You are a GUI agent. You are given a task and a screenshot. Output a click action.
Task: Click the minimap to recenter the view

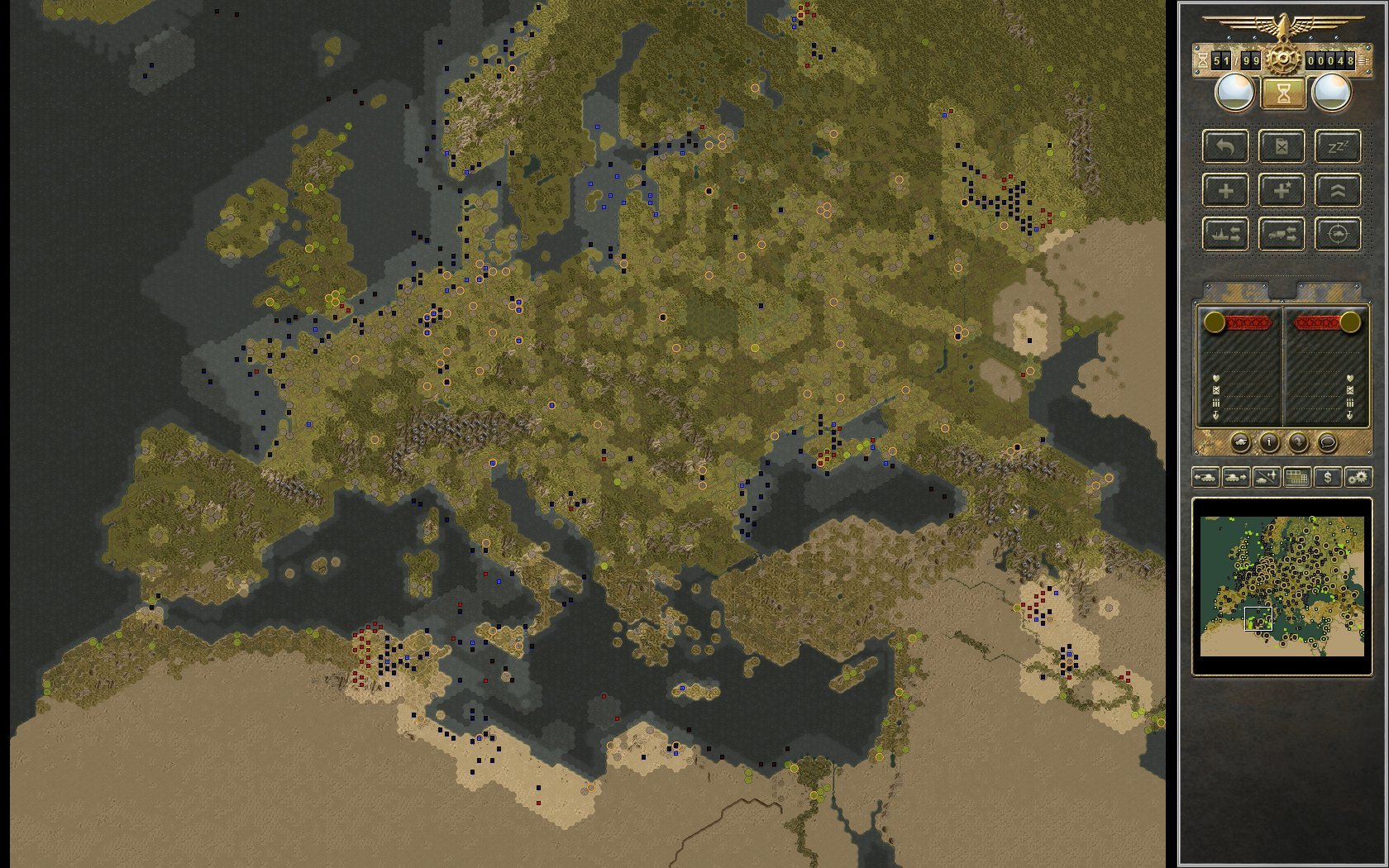(x=1282, y=587)
